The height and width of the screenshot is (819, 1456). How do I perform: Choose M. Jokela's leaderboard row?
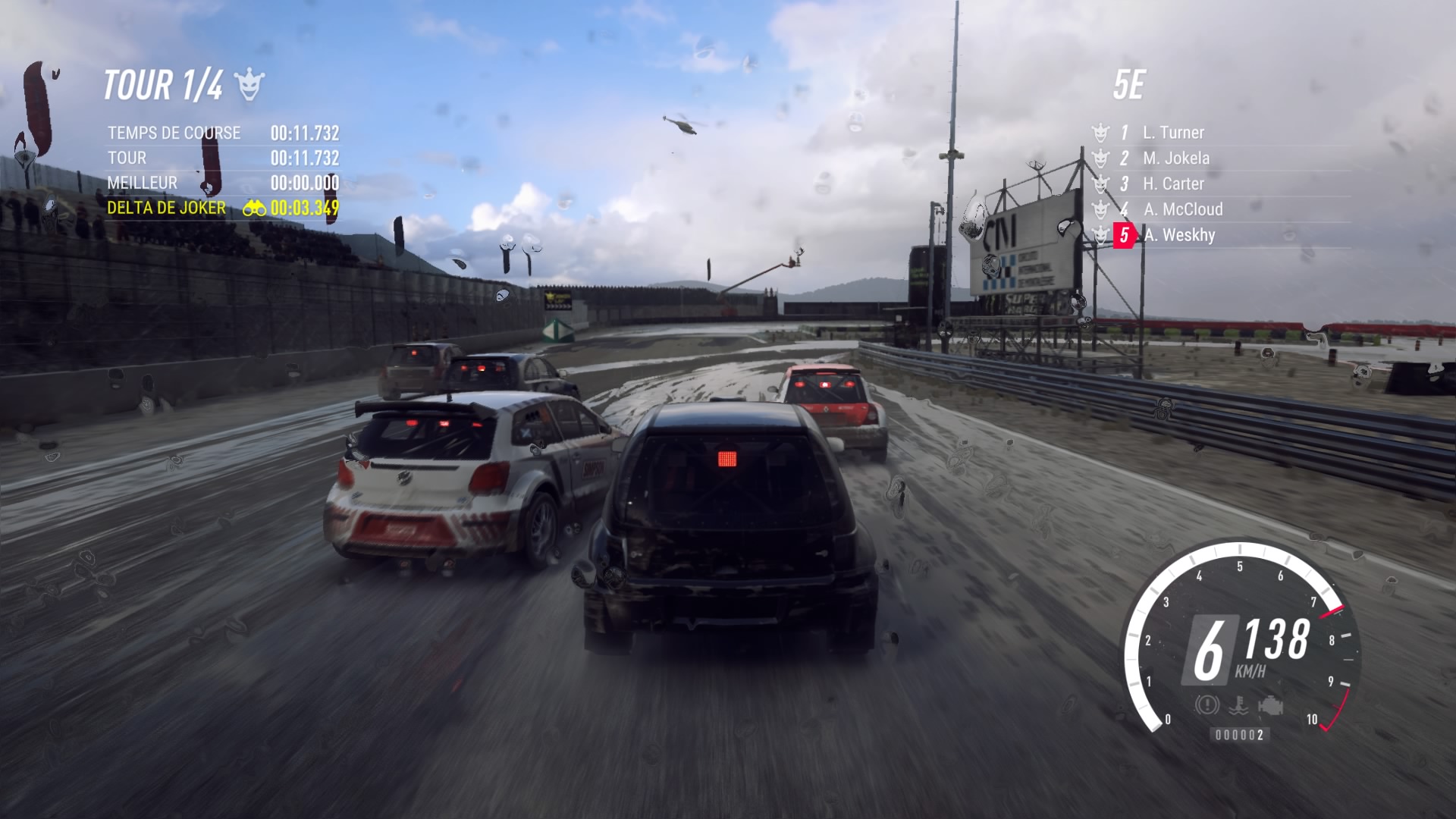1176,158
